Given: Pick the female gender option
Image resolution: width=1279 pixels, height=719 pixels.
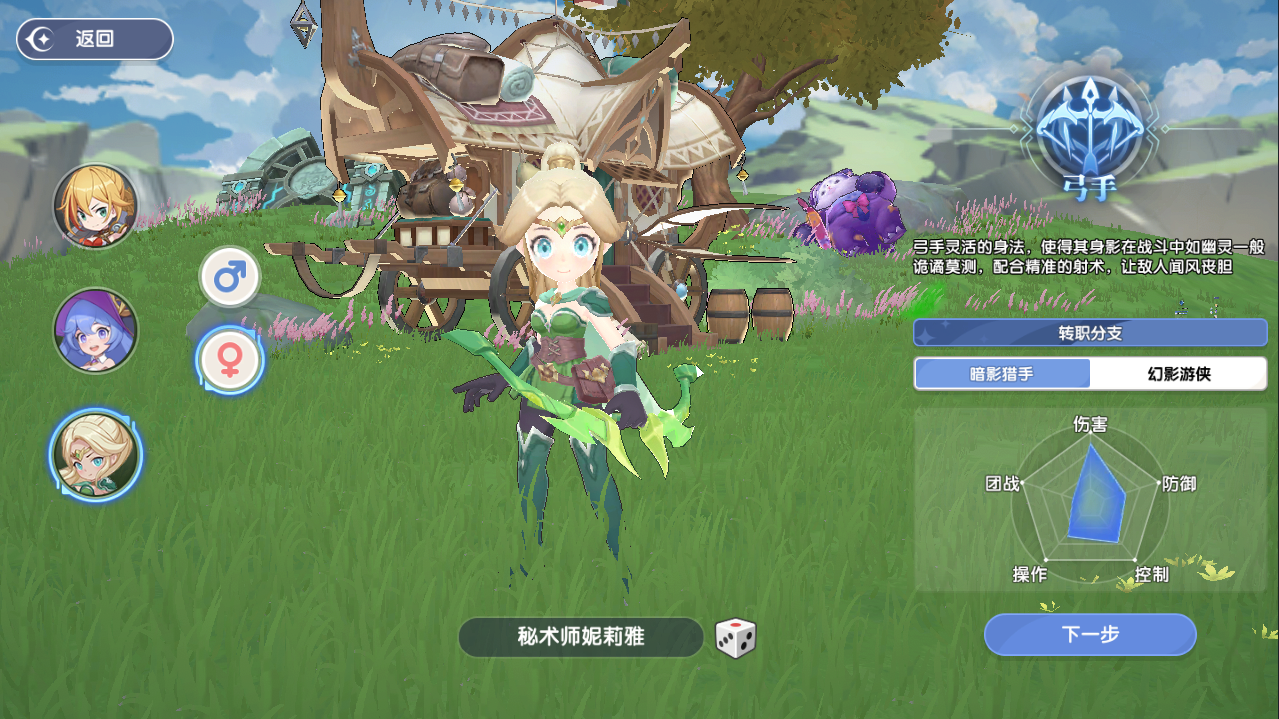Looking at the screenshot, I should (x=230, y=360).
